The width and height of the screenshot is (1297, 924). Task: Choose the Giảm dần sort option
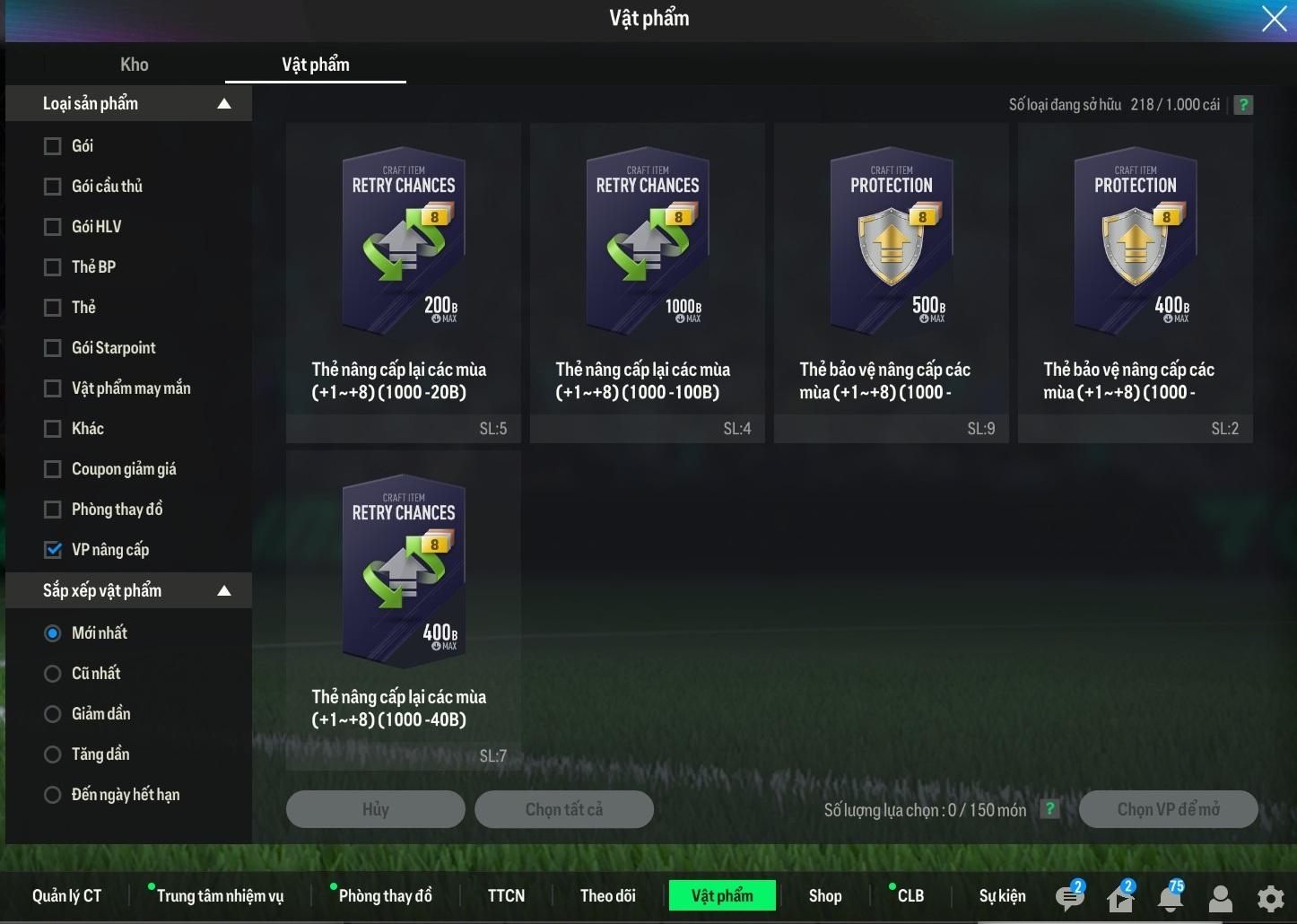[53, 714]
